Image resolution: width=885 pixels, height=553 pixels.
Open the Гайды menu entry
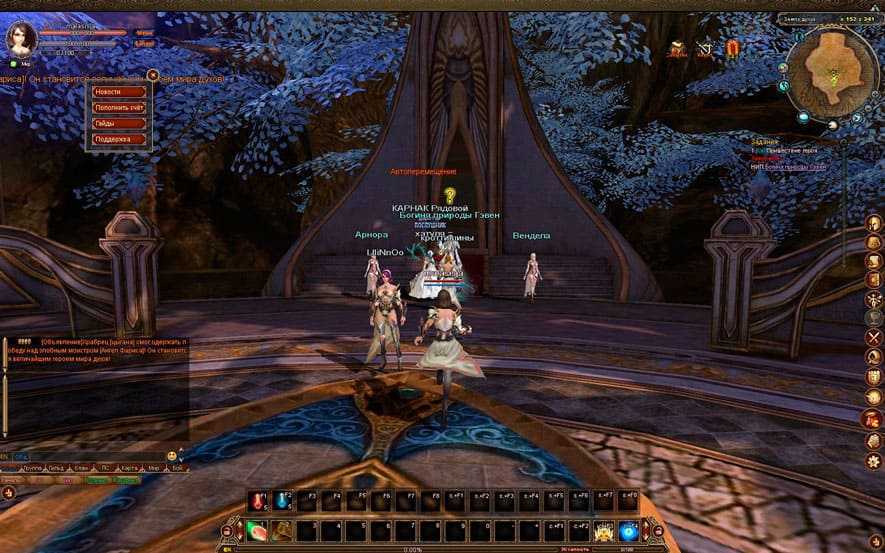[x=120, y=123]
